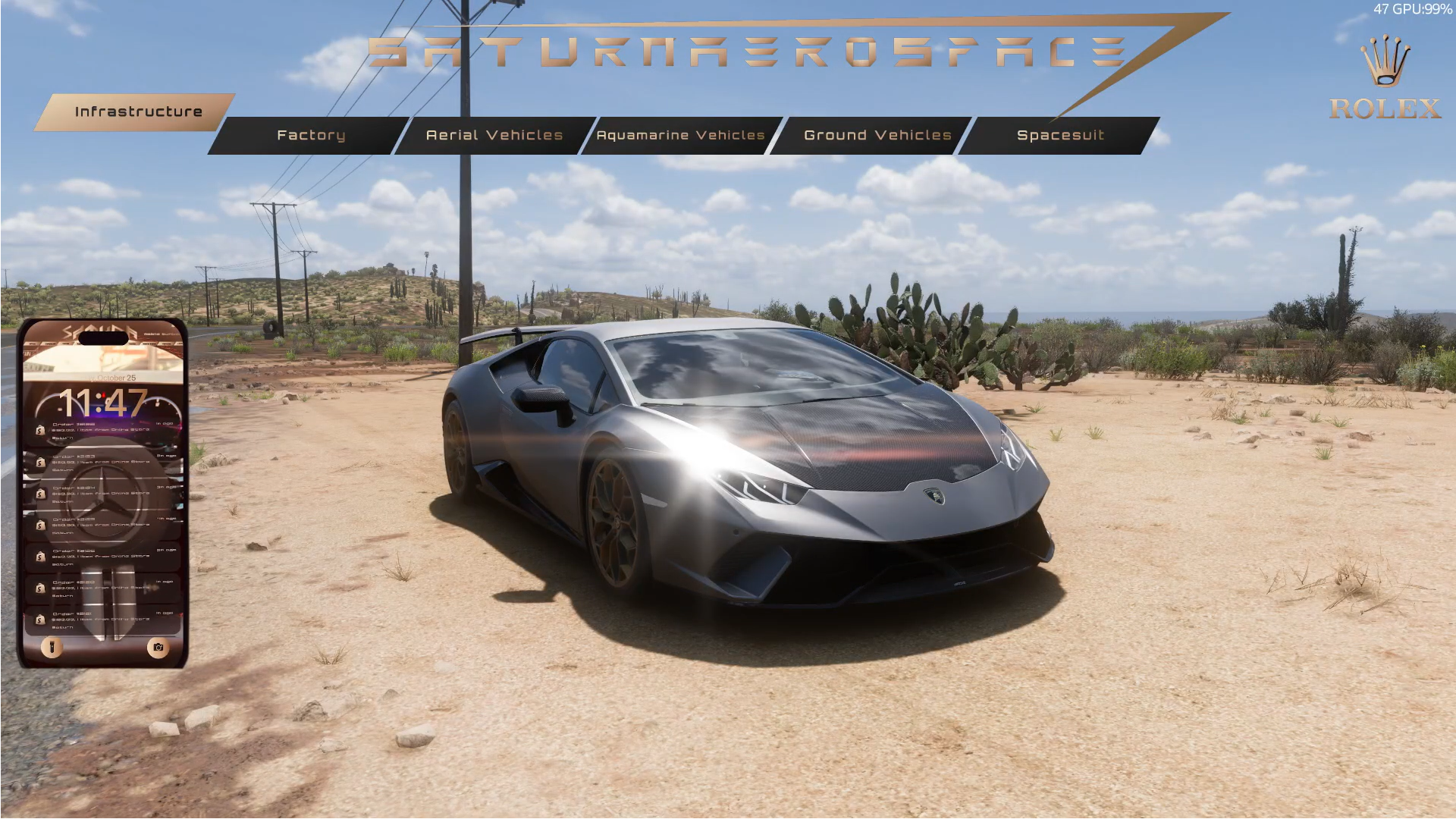Open the phone's camera button
This screenshot has width=1456, height=819.
pos(158,647)
